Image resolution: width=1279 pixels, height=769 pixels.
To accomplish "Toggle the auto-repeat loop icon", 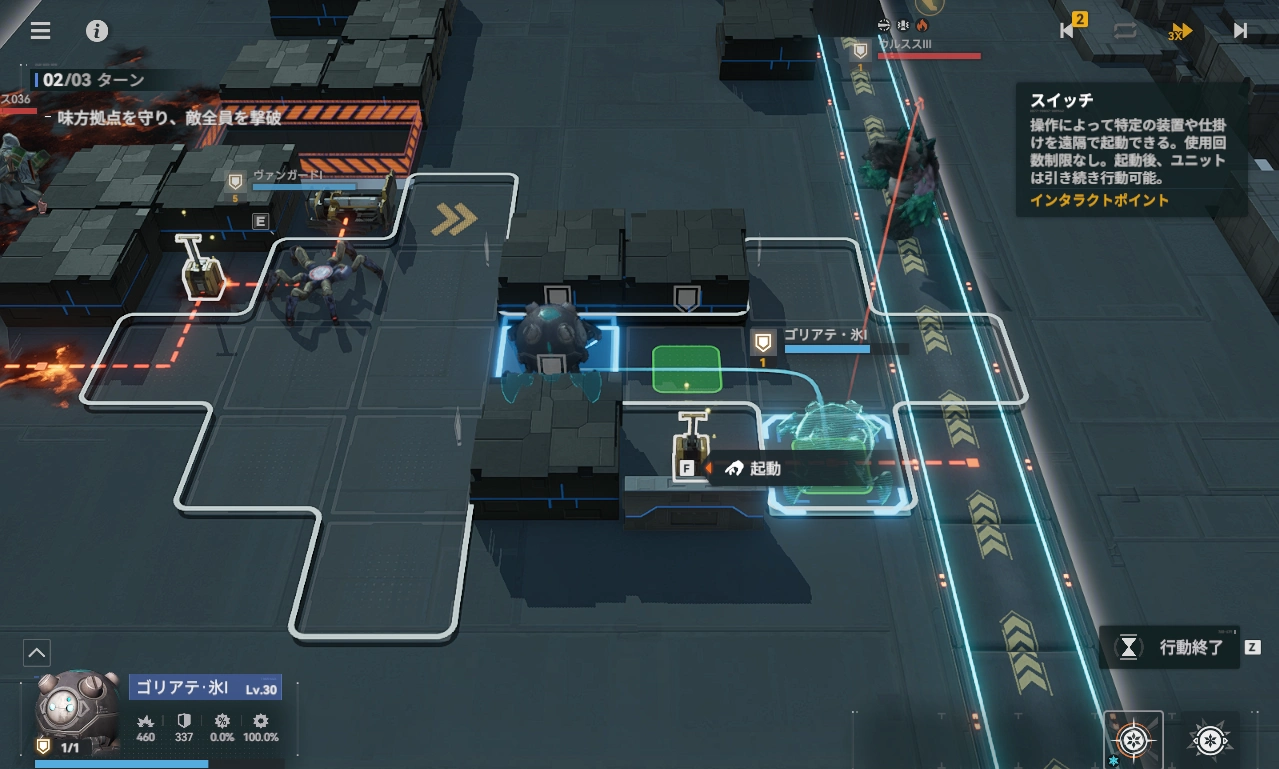I will tap(1125, 31).
